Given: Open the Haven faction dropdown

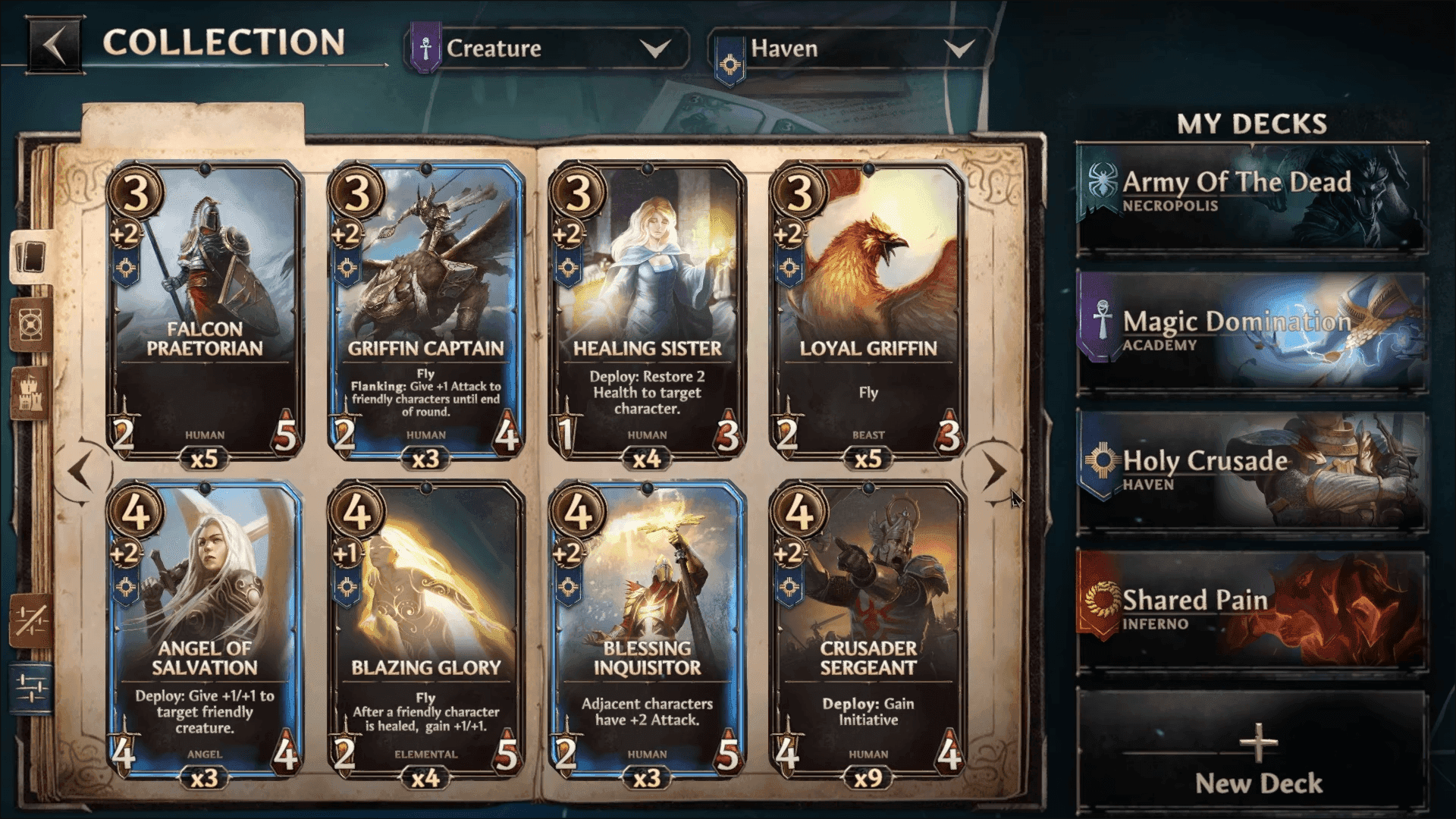Looking at the screenshot, I should coord(849,49).
